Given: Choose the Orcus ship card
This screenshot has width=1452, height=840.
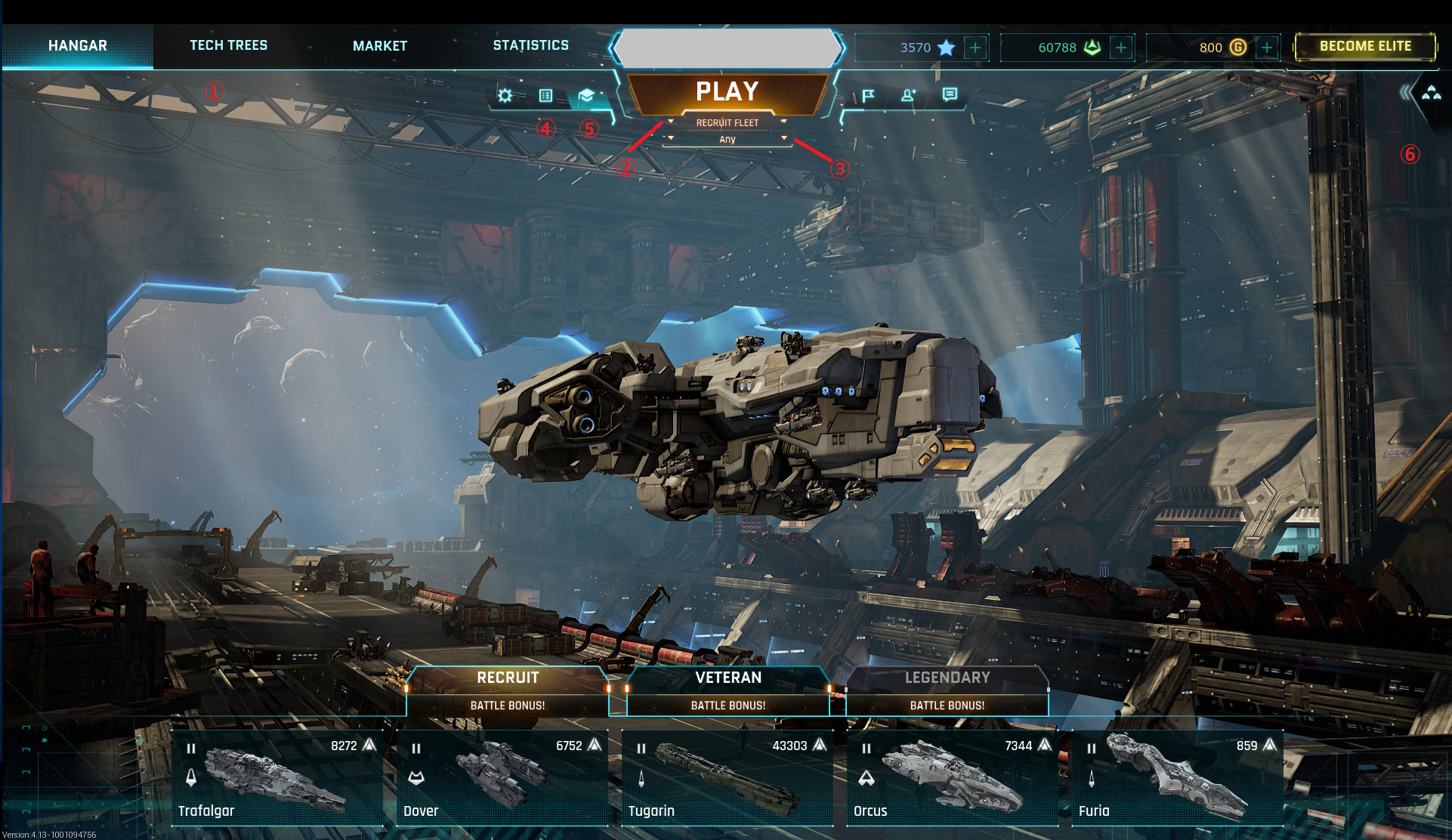Looking at the screenshot, I should 952,778.
